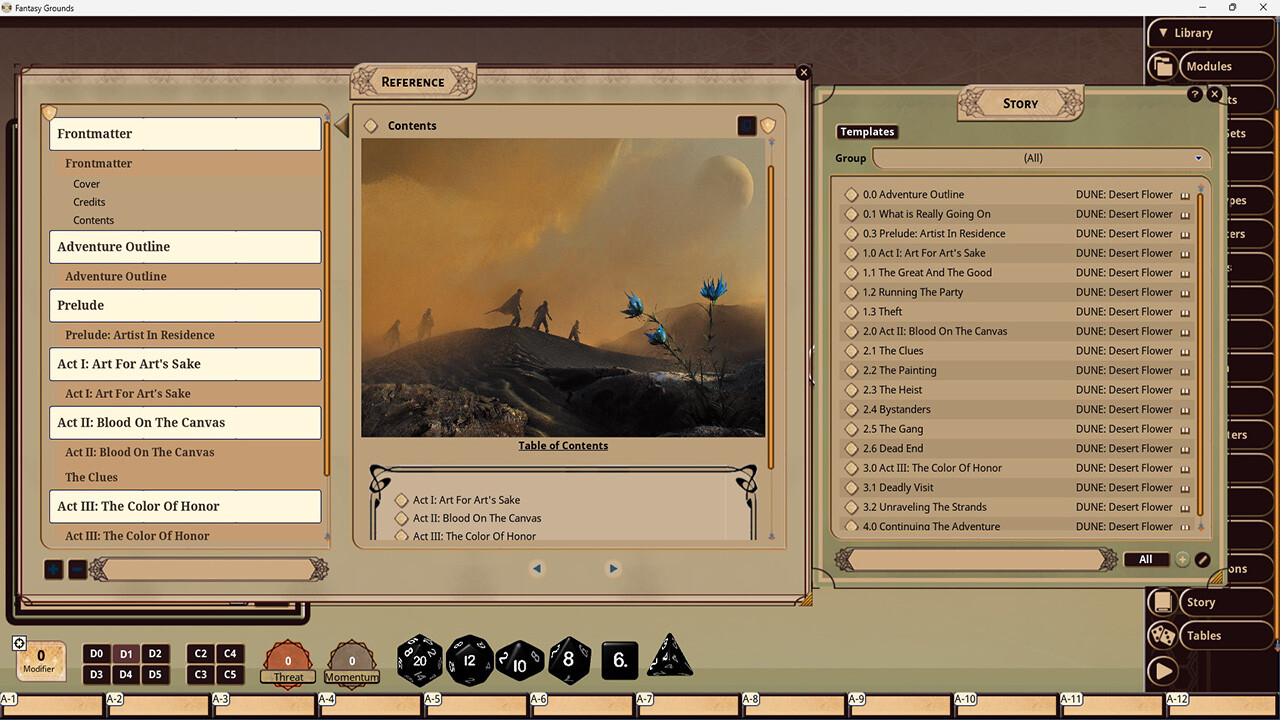Collapse the reference navigation sidebar
Viewport: 1280px width, 720px height.
[340, 126]
